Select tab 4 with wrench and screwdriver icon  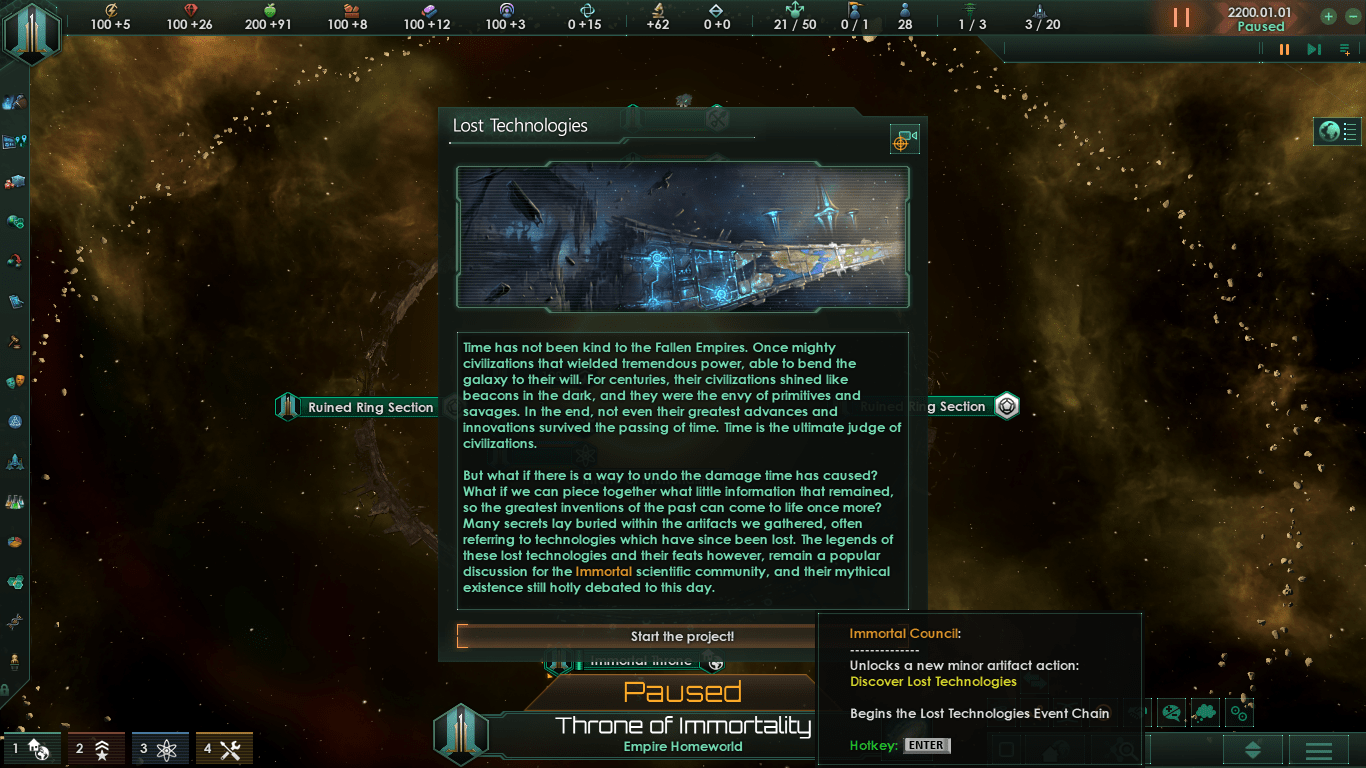coord(223,748)
